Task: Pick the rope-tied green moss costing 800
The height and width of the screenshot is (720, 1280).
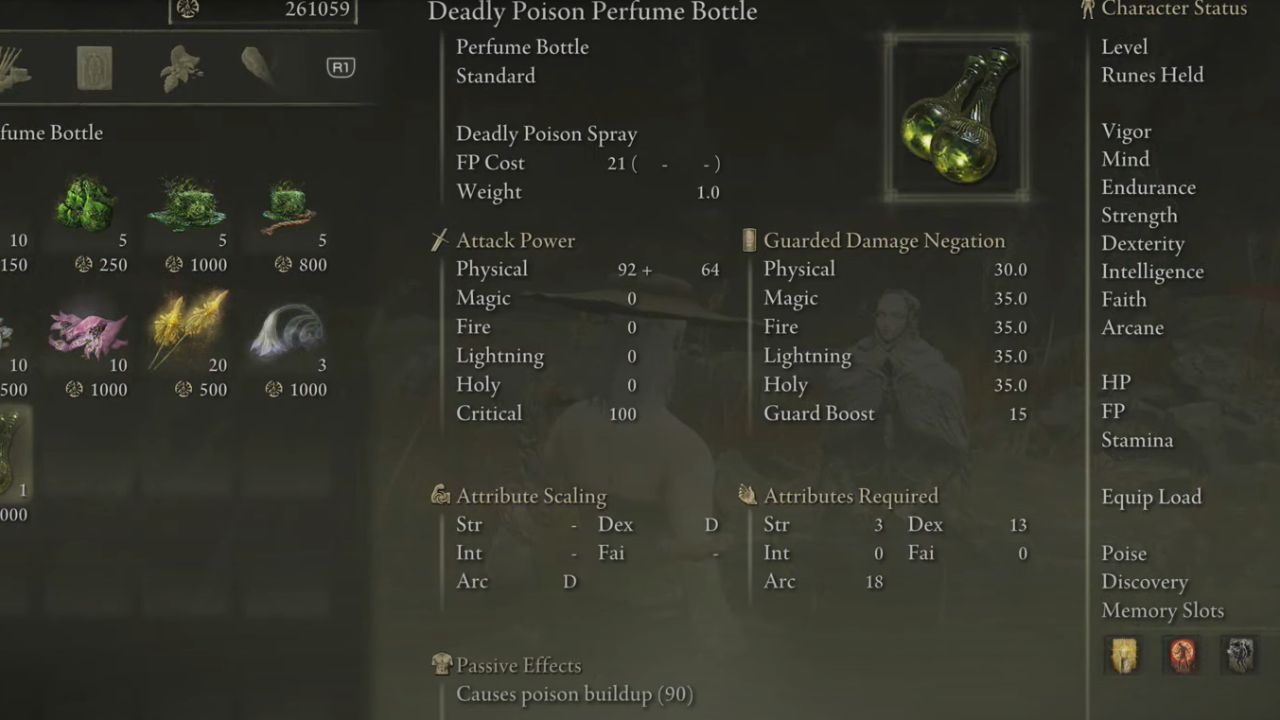Action: click(287, 205)
